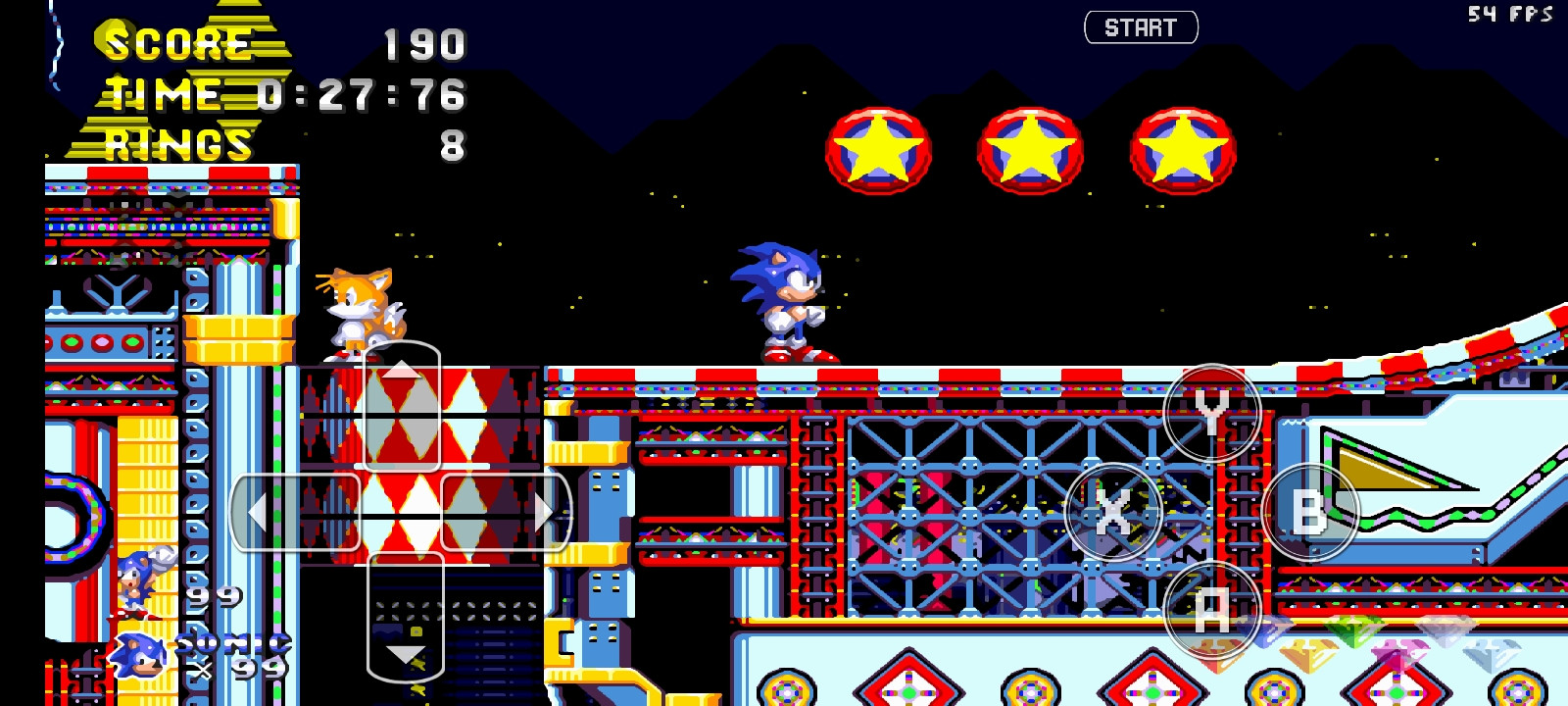Tap the Y action button

(1212, 413)
